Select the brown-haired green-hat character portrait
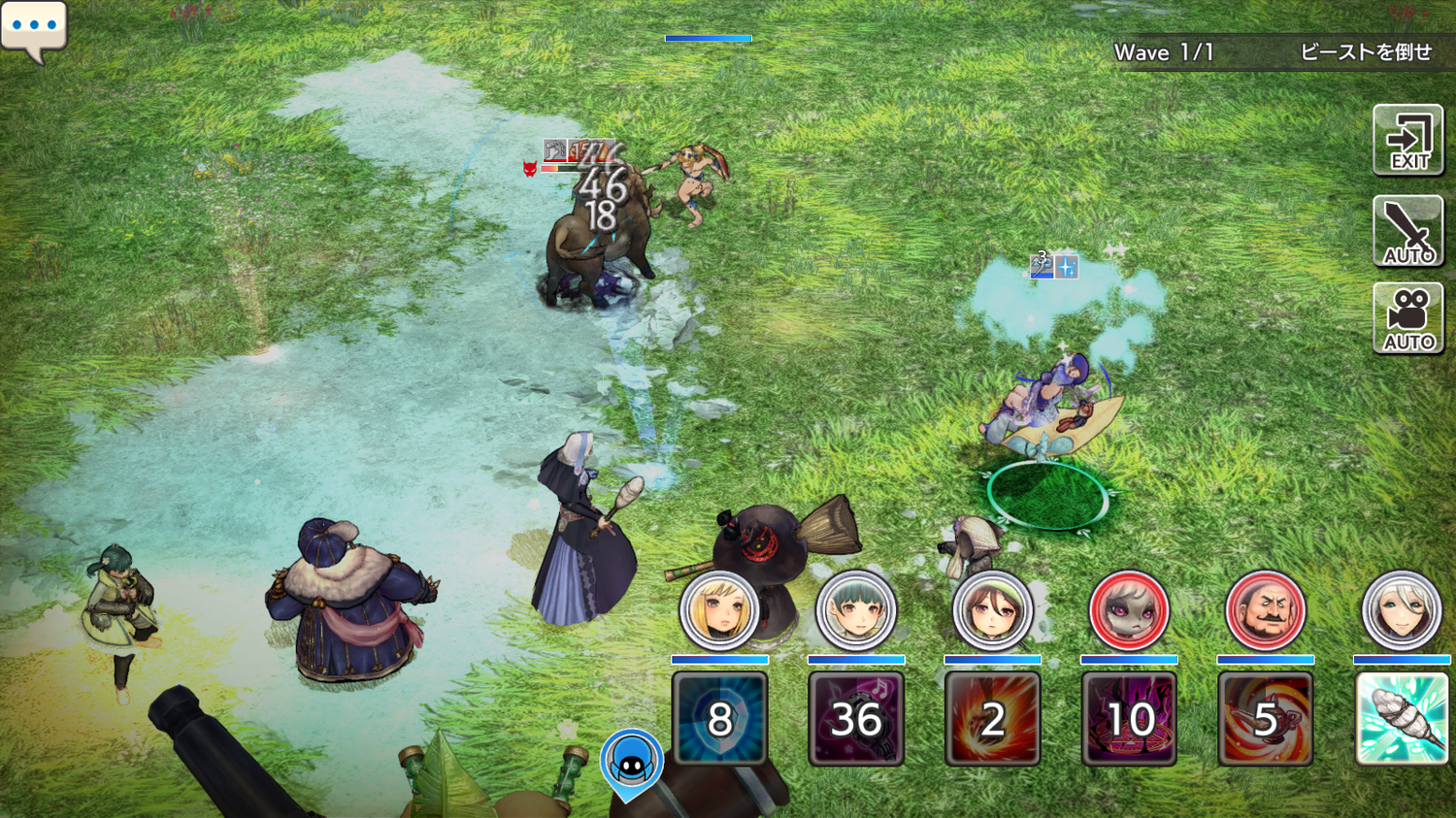This screenshot has width=1456, height=818. click(992, 611)
